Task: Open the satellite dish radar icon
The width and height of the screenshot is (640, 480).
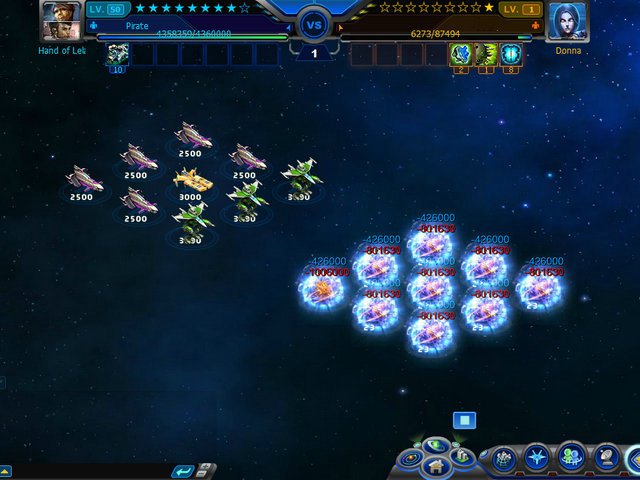Action: 606,459
